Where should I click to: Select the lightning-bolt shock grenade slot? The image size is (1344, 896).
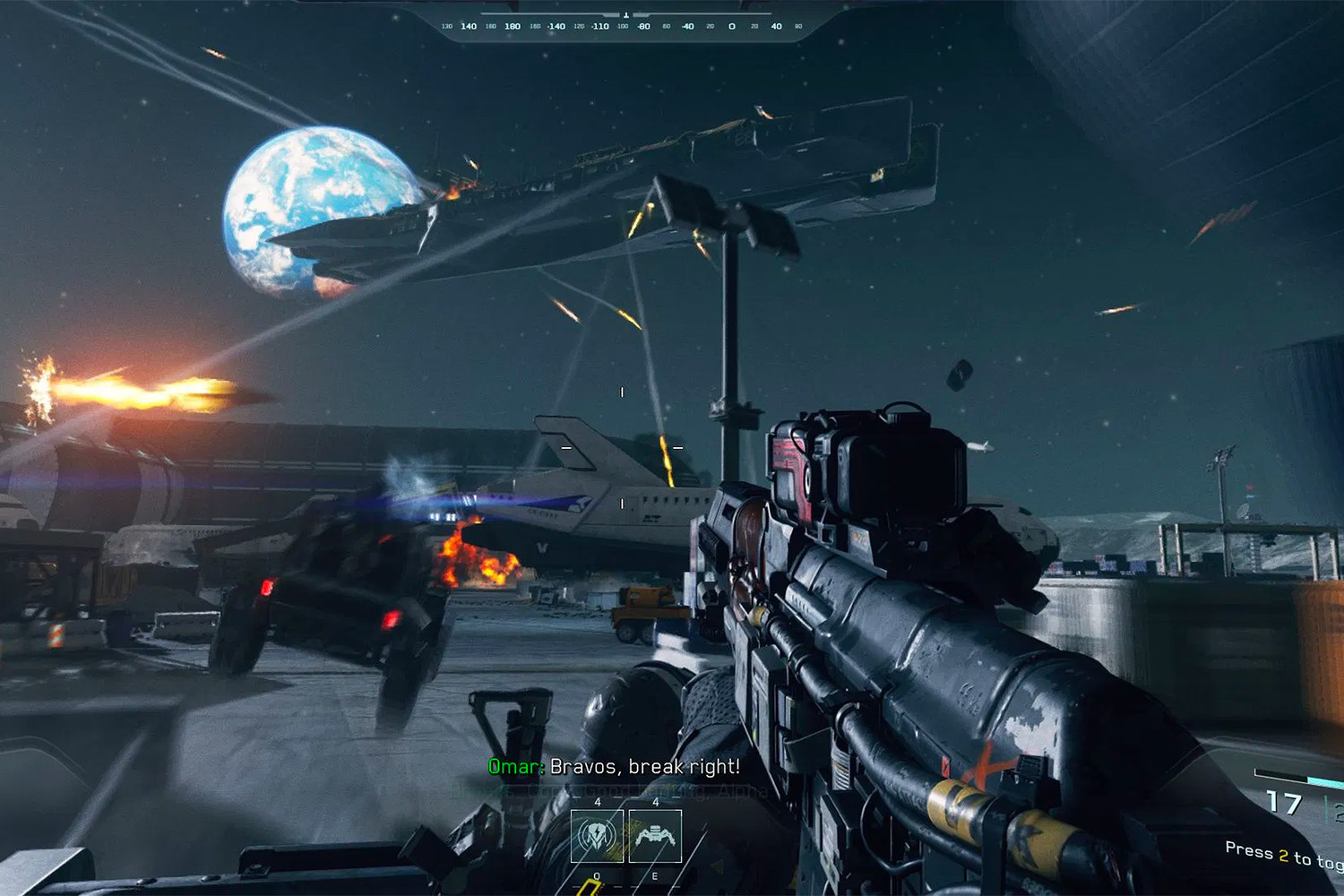click(597, 836)
